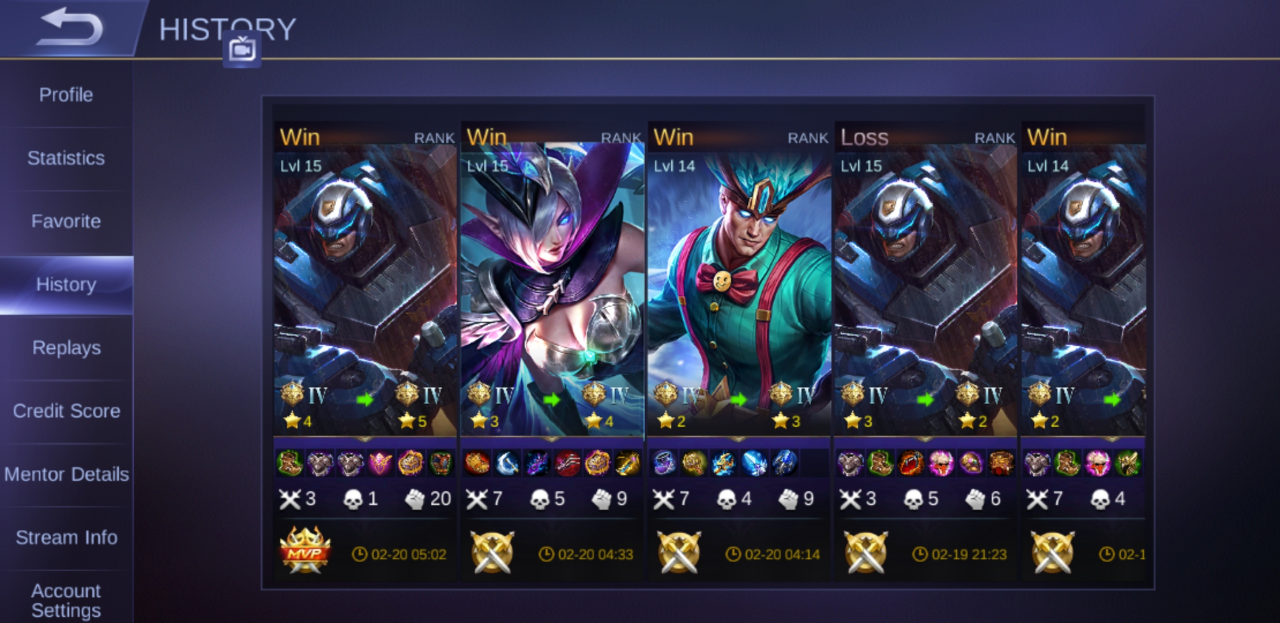1280x623 pixels.
Task: Open Account Settings tab
Action: click(x=66, y=600)
